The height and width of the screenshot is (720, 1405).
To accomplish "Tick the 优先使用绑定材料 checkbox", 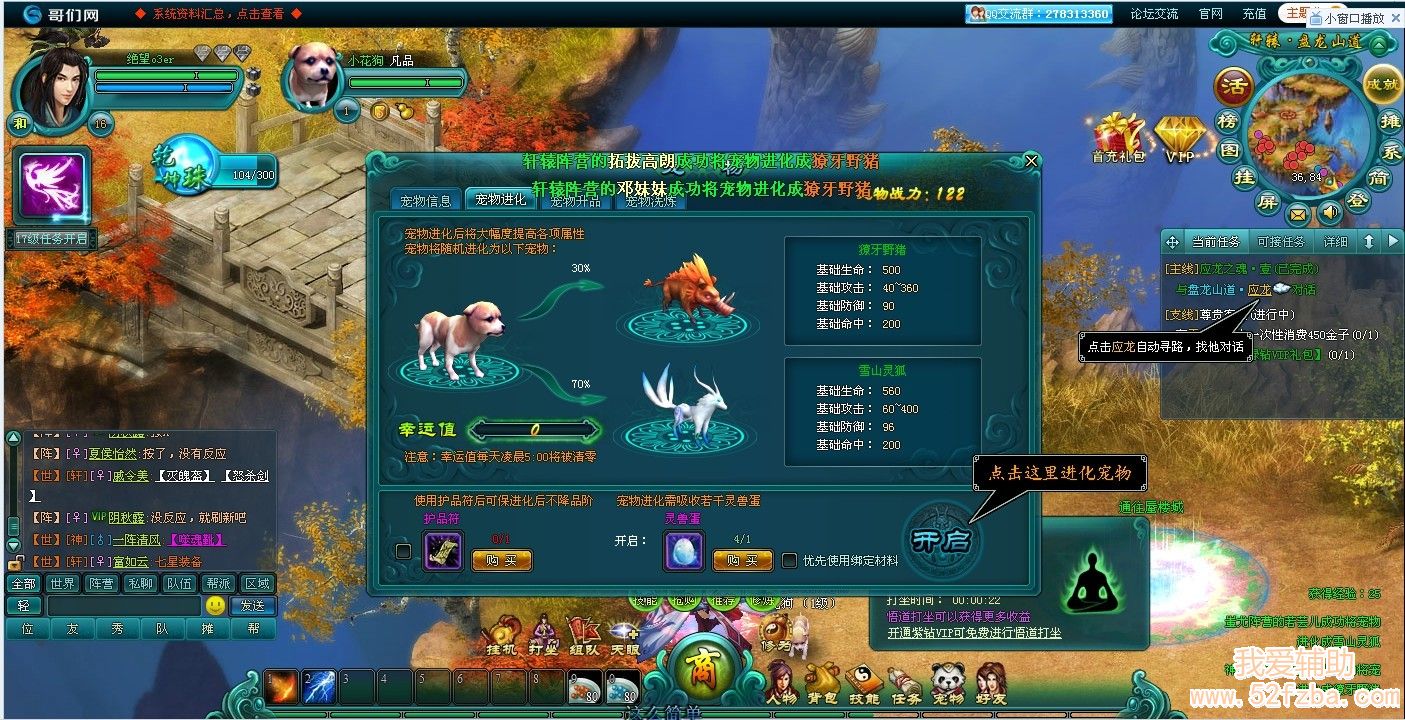I will [x=790, y=561].
